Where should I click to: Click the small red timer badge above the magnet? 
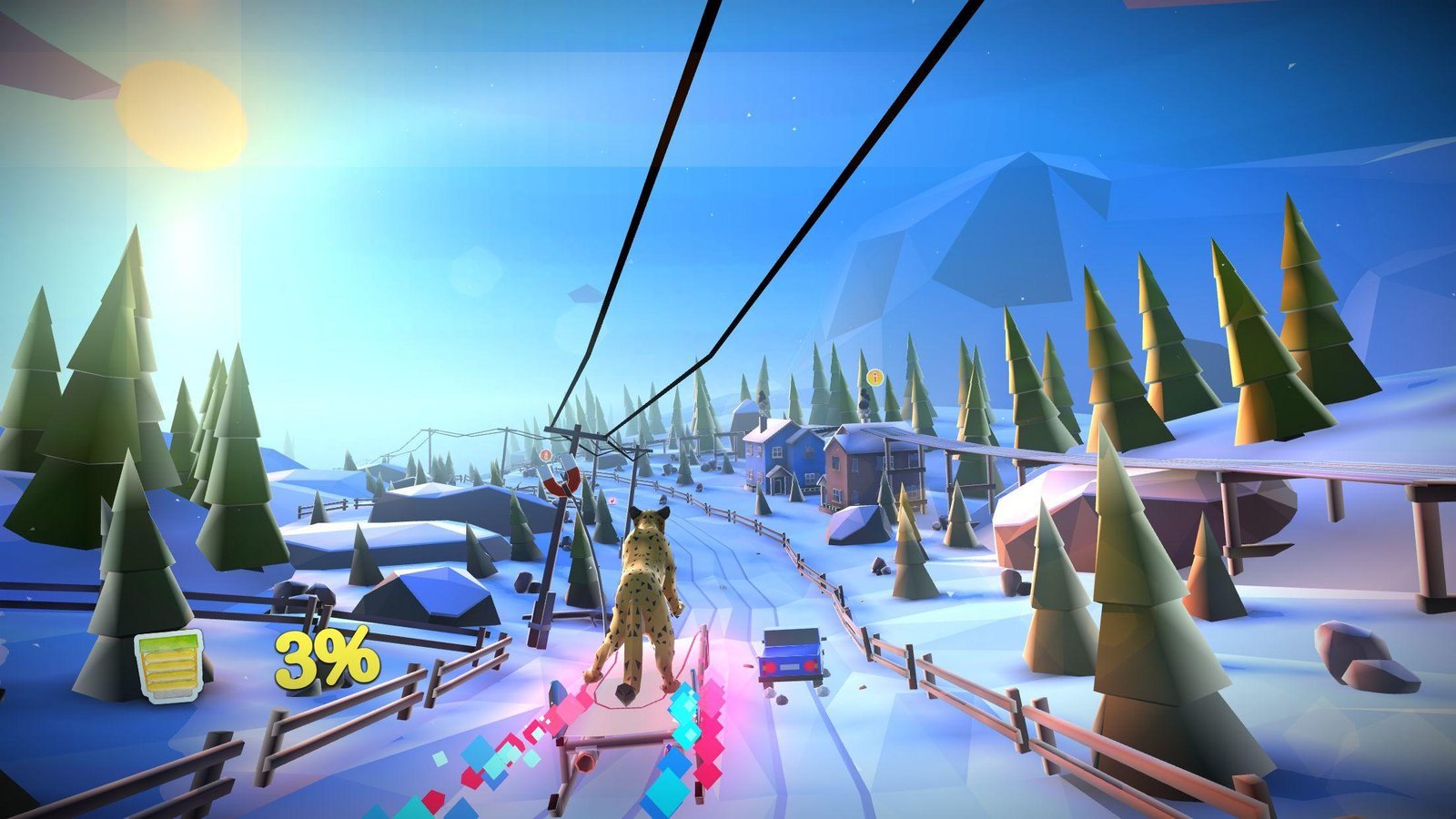tap(546, 455)
